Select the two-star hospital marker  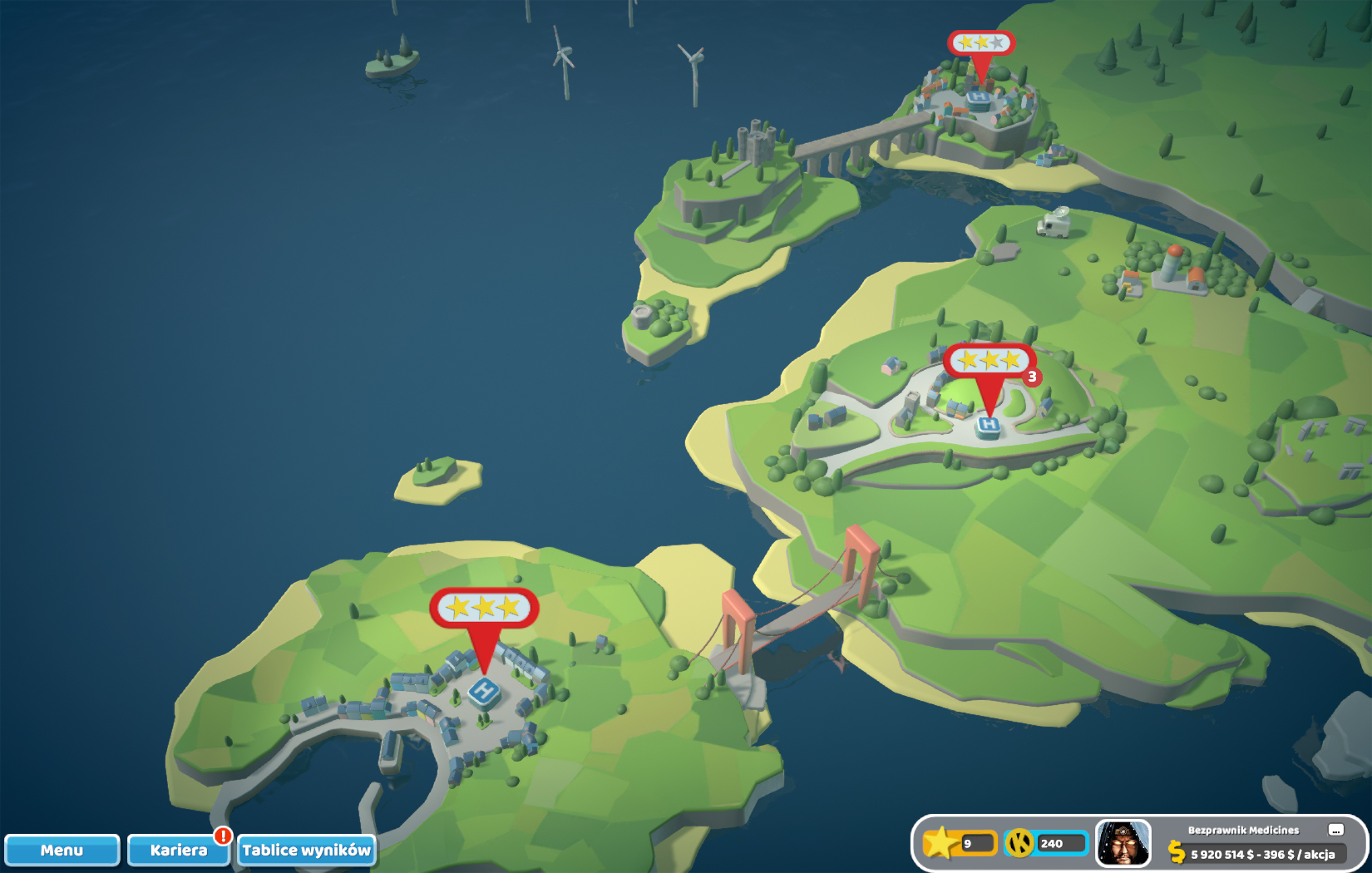click(x=981, y=44)
